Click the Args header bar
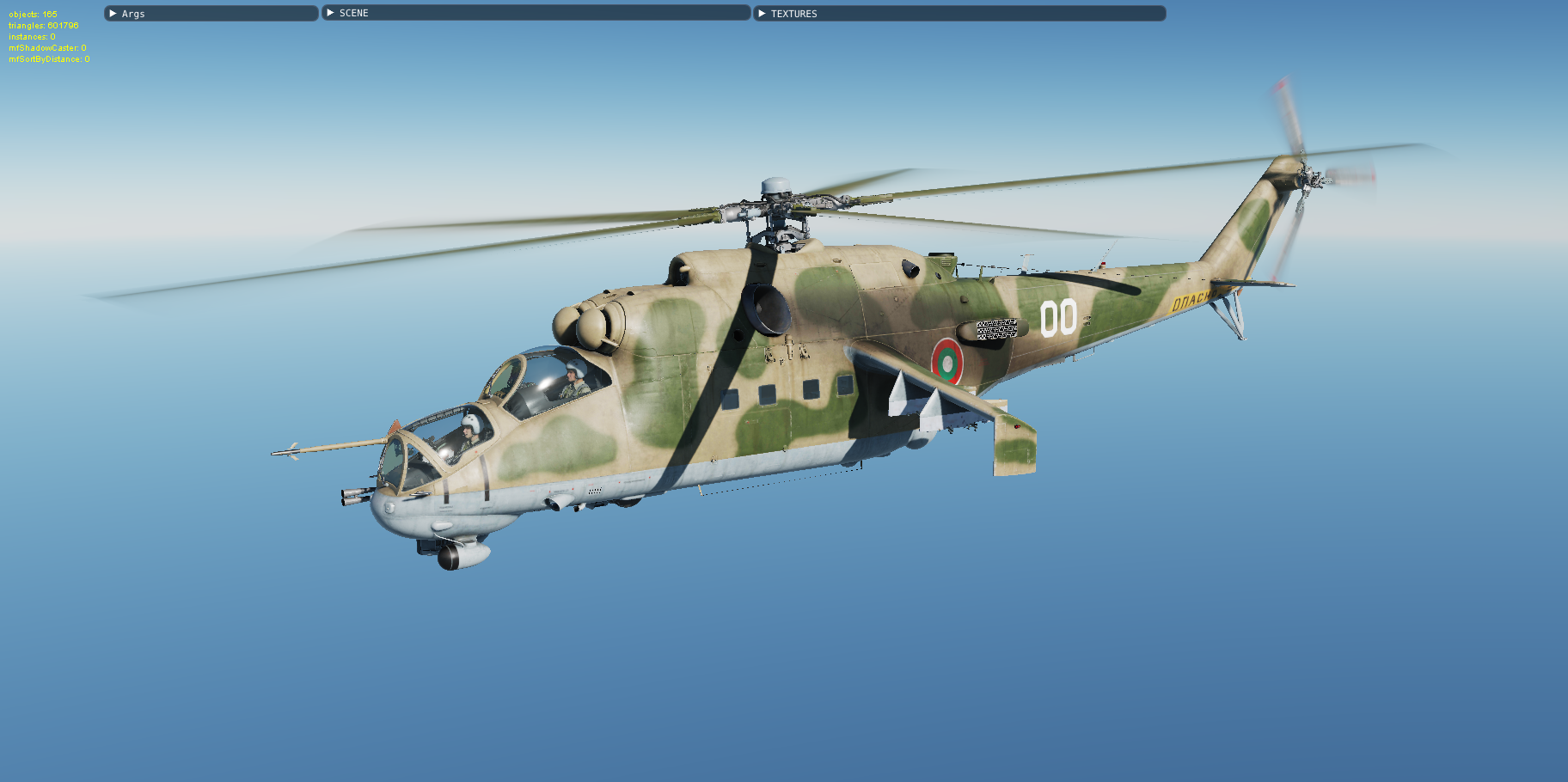The height and width of the screenshot is (782, 1568). (x=211, y=13)
